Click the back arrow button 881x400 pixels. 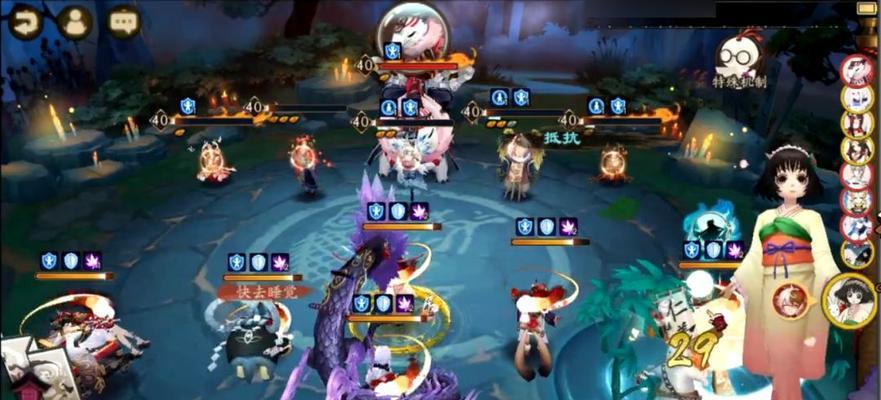[24, 22]
